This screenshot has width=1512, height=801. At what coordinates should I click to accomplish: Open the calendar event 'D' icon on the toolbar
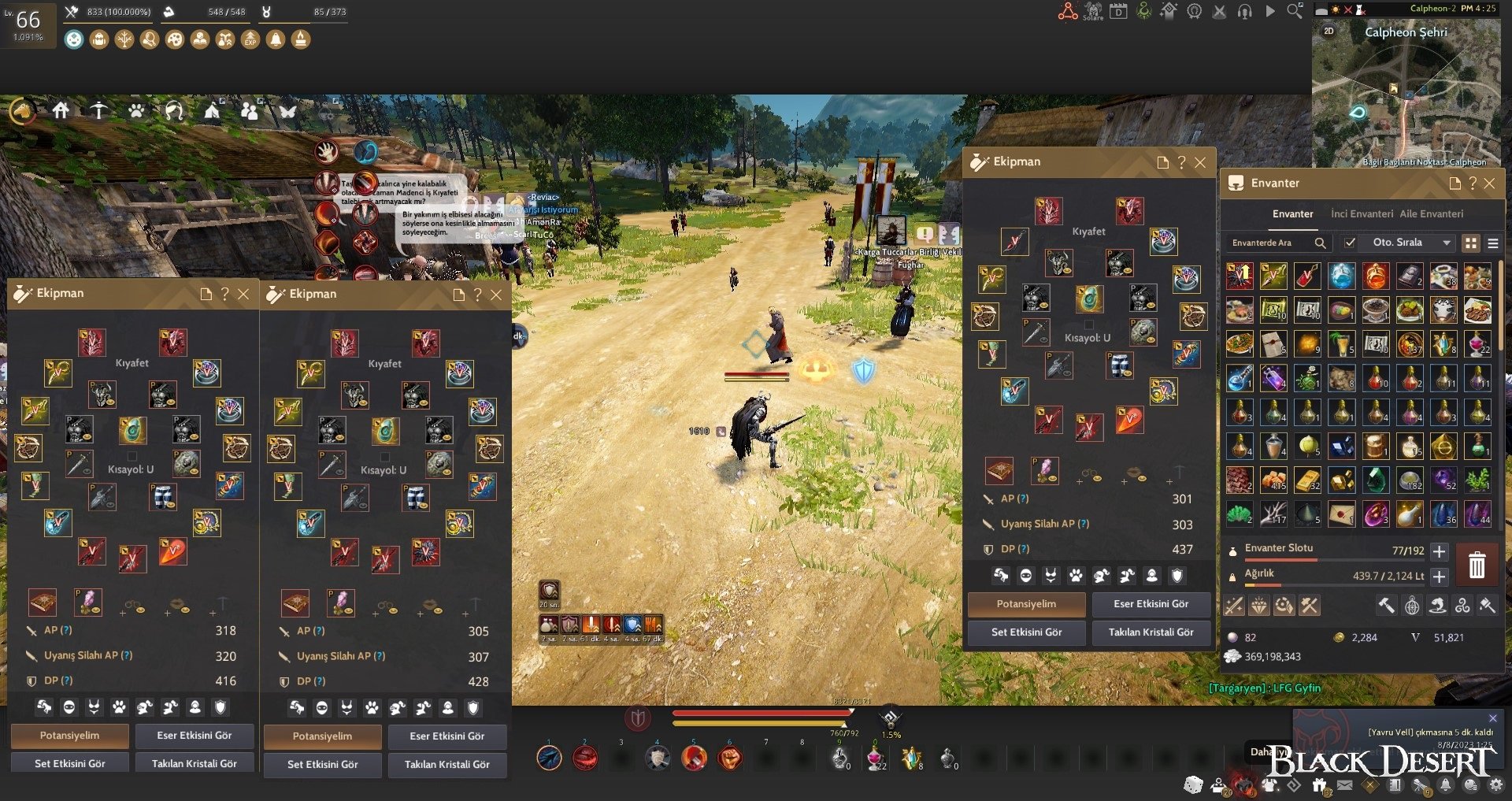click(x=1118, y=12)
